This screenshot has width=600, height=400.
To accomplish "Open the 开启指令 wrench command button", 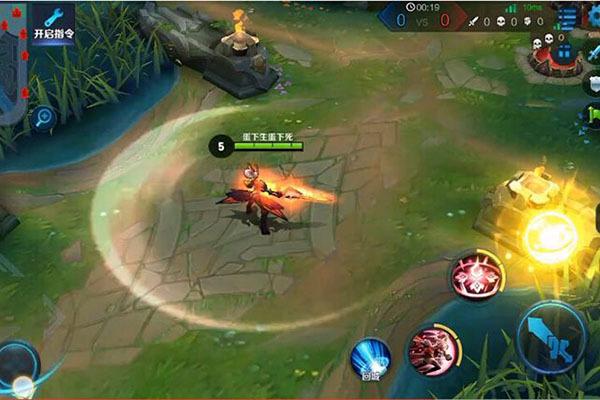I will (x=53, y=22).
